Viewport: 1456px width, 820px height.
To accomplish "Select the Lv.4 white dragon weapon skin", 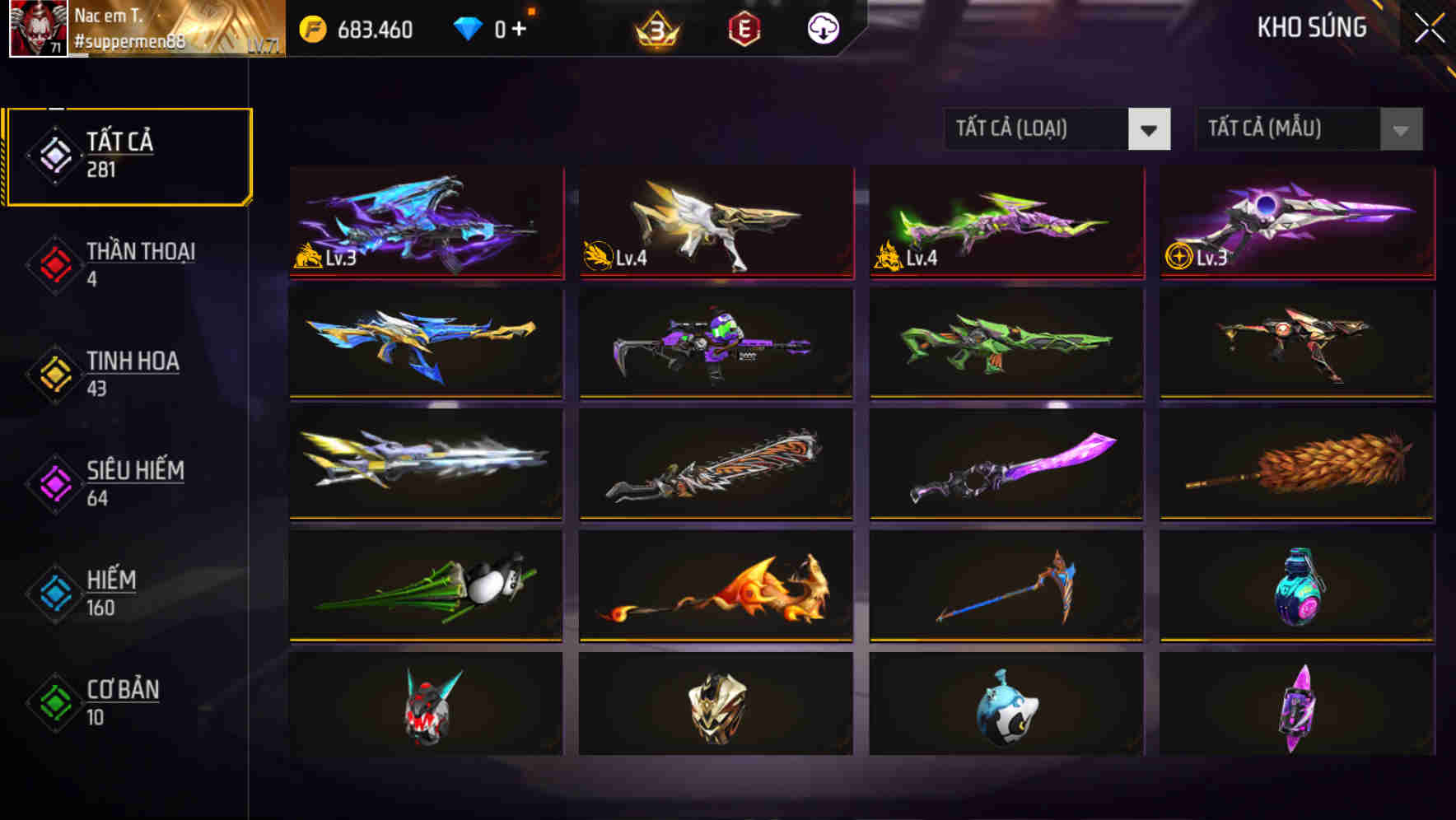I will pyautogui.click(x=715, y=224).
